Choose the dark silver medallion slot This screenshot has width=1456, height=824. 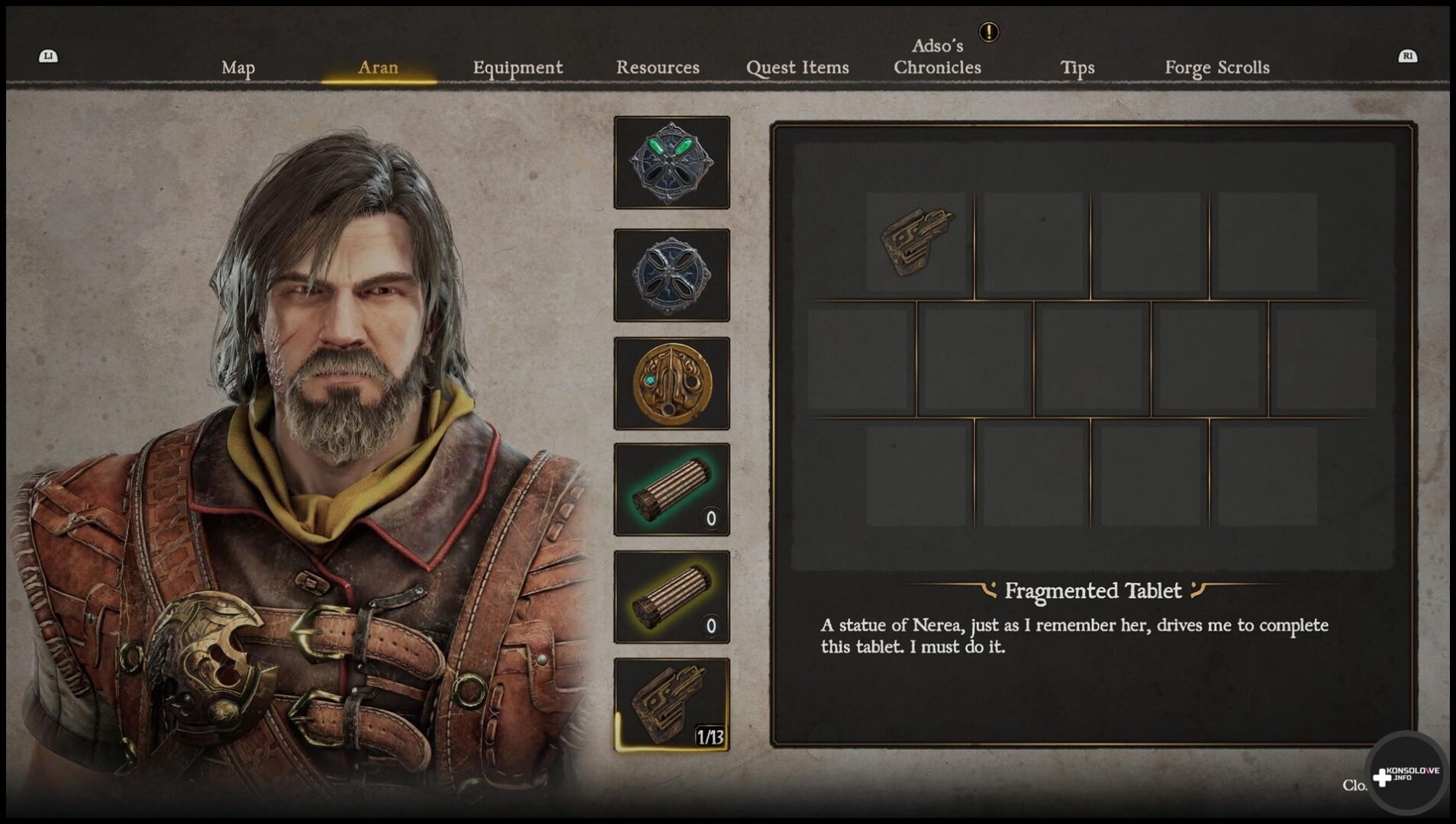(x=672, y=275)
